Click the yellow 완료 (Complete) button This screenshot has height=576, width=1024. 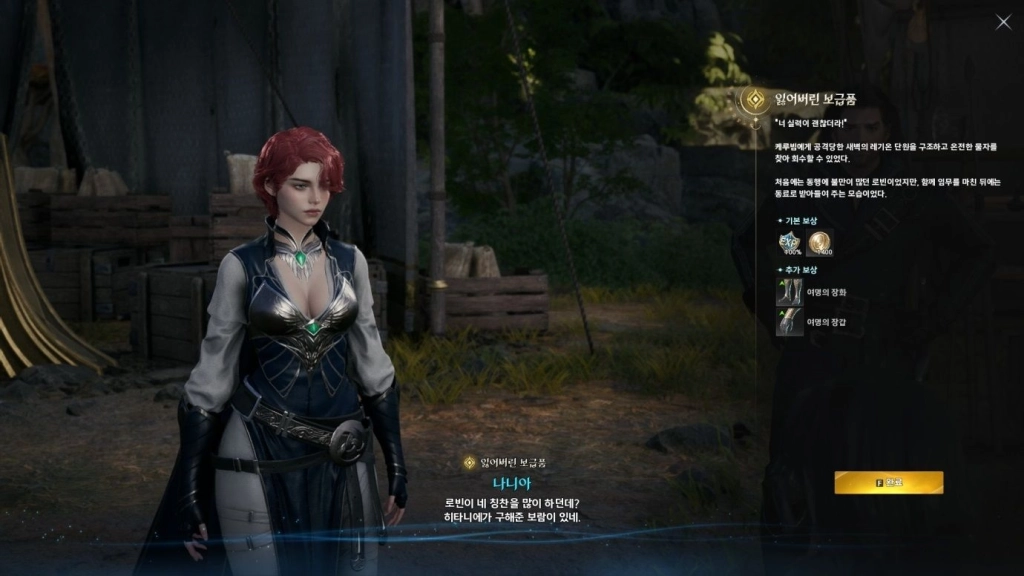point(888,482)
